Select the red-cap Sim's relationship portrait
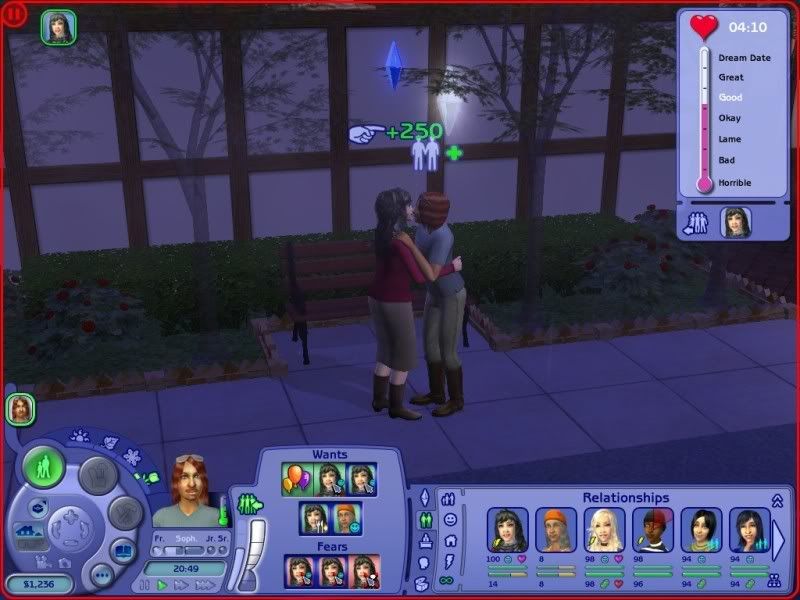This screenshot has height=600, width=800. pos(653,528)
